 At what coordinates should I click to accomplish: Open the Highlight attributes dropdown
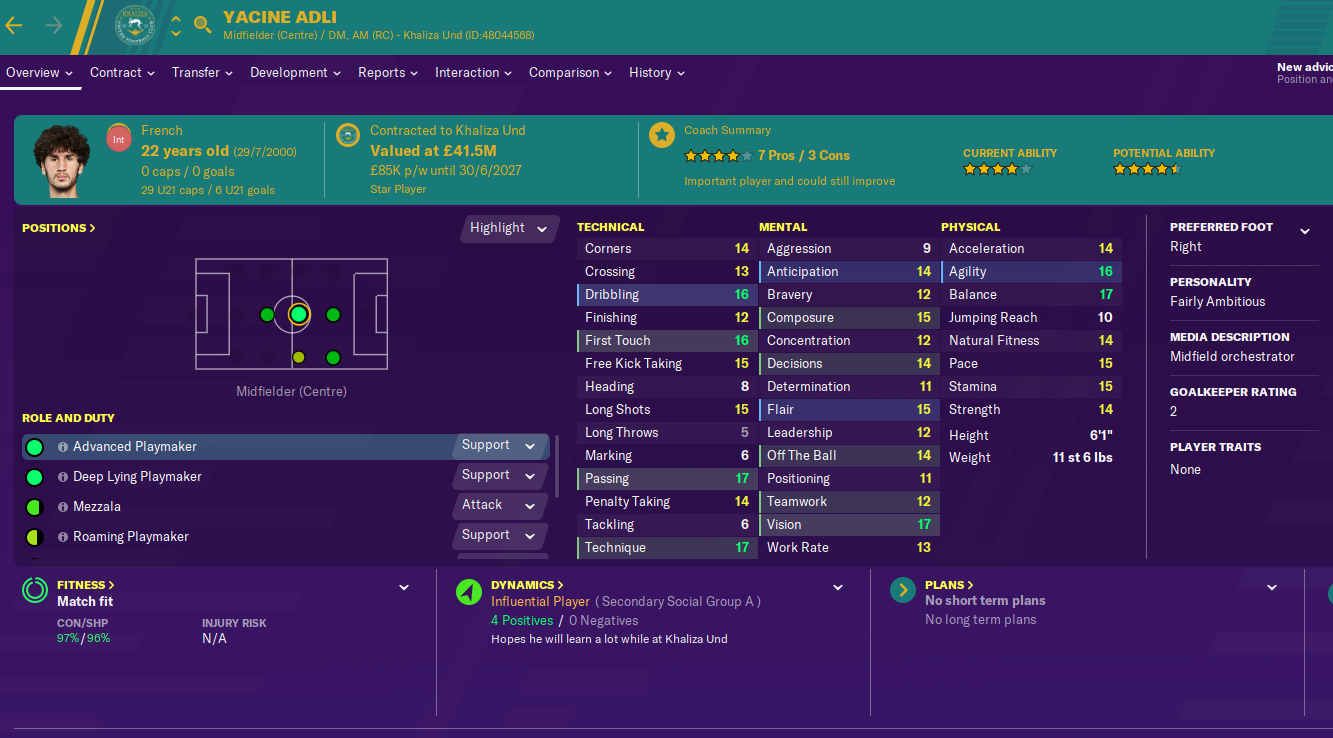click(509, 228)
